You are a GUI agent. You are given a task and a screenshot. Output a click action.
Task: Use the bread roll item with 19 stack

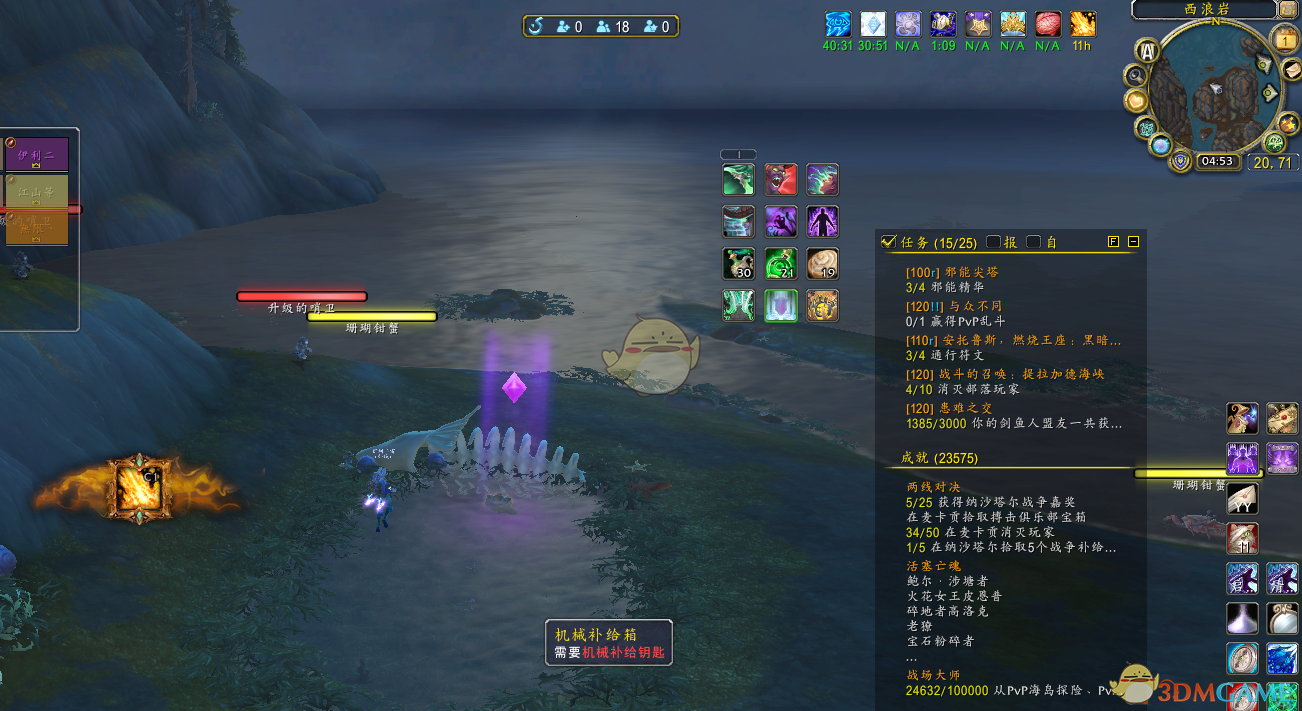point(823,264)
